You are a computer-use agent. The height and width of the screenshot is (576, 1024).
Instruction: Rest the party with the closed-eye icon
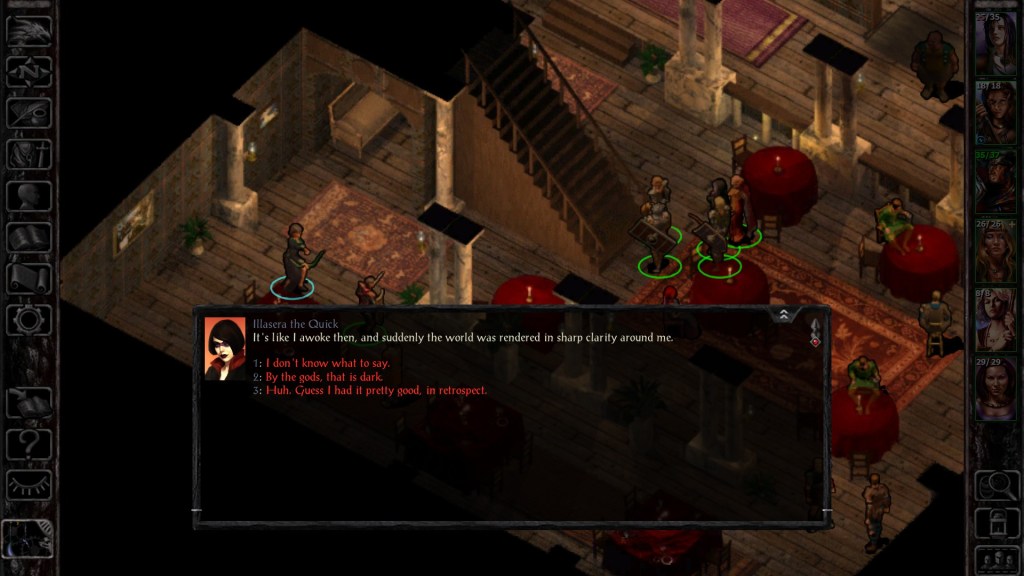click(x=29, y=485)
